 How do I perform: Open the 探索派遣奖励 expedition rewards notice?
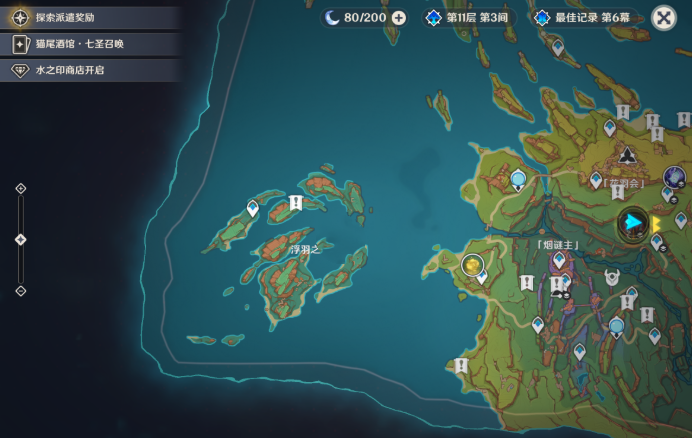[x=70, y=18]
